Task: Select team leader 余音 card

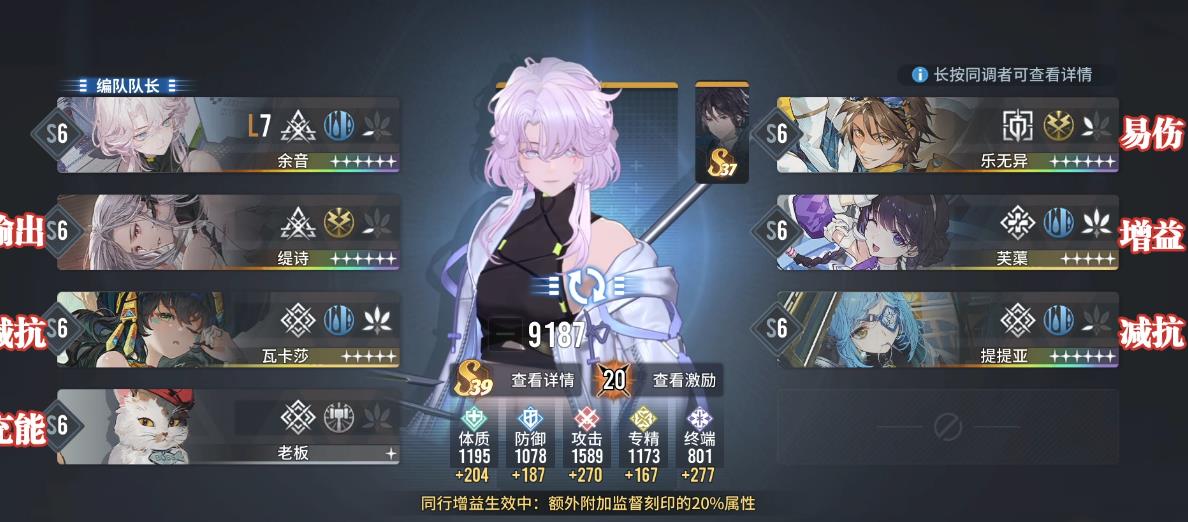Action: pyautogui.click(x=230, y=135)
